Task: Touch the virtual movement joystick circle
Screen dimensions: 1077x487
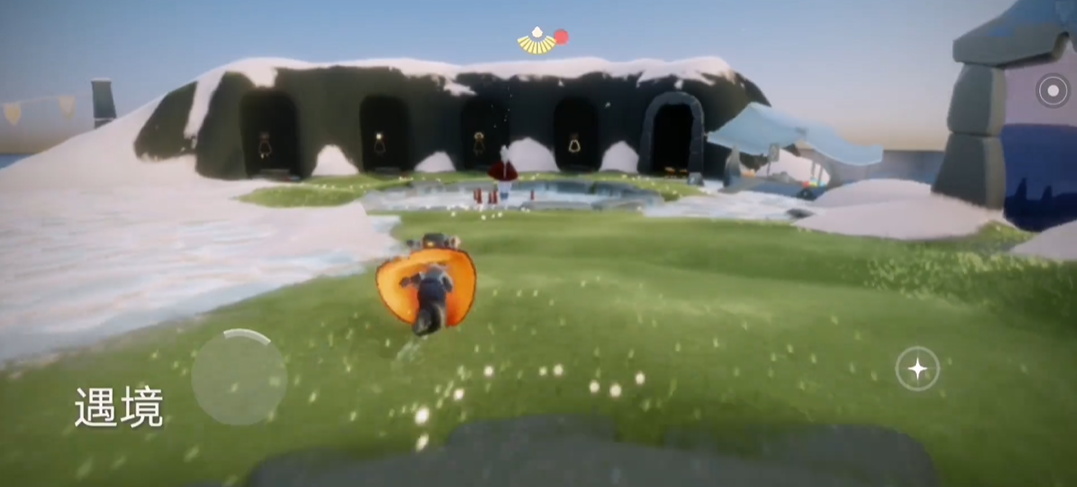Action: point(239,377)
